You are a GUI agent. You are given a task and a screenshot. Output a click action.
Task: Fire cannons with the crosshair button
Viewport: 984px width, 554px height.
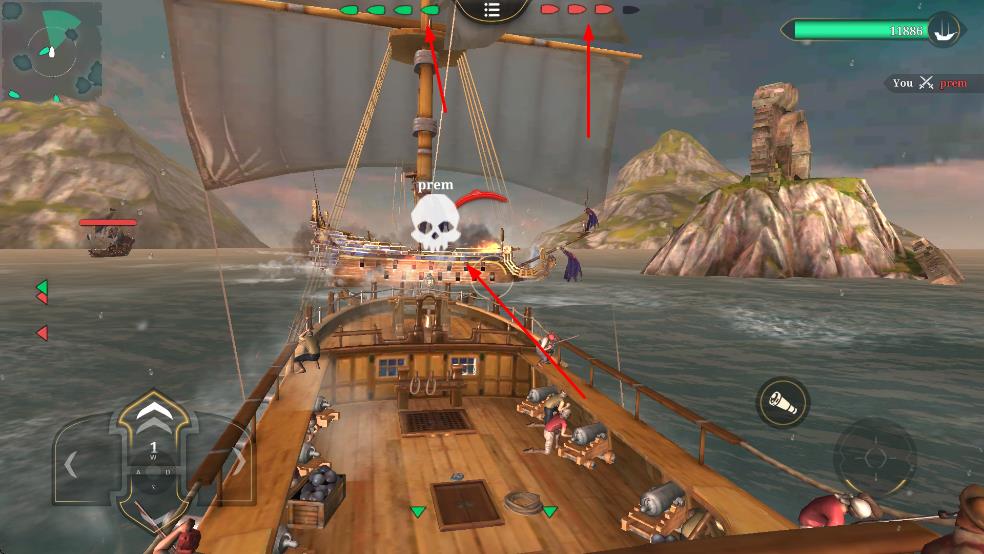[x=874, y=458]
